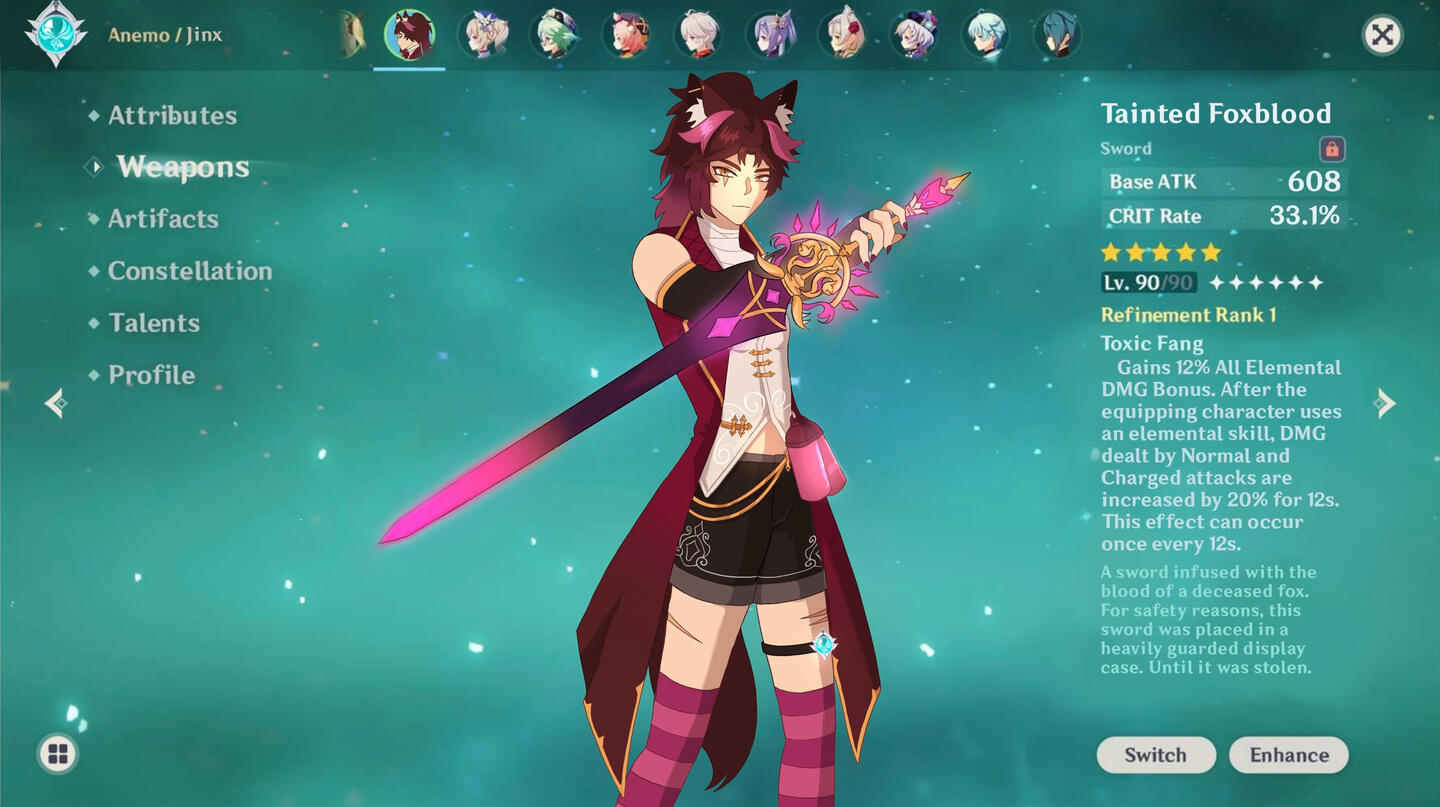Screen dimensions: 1440x807
Task: Open the Talents page
Action: point(154,323)
